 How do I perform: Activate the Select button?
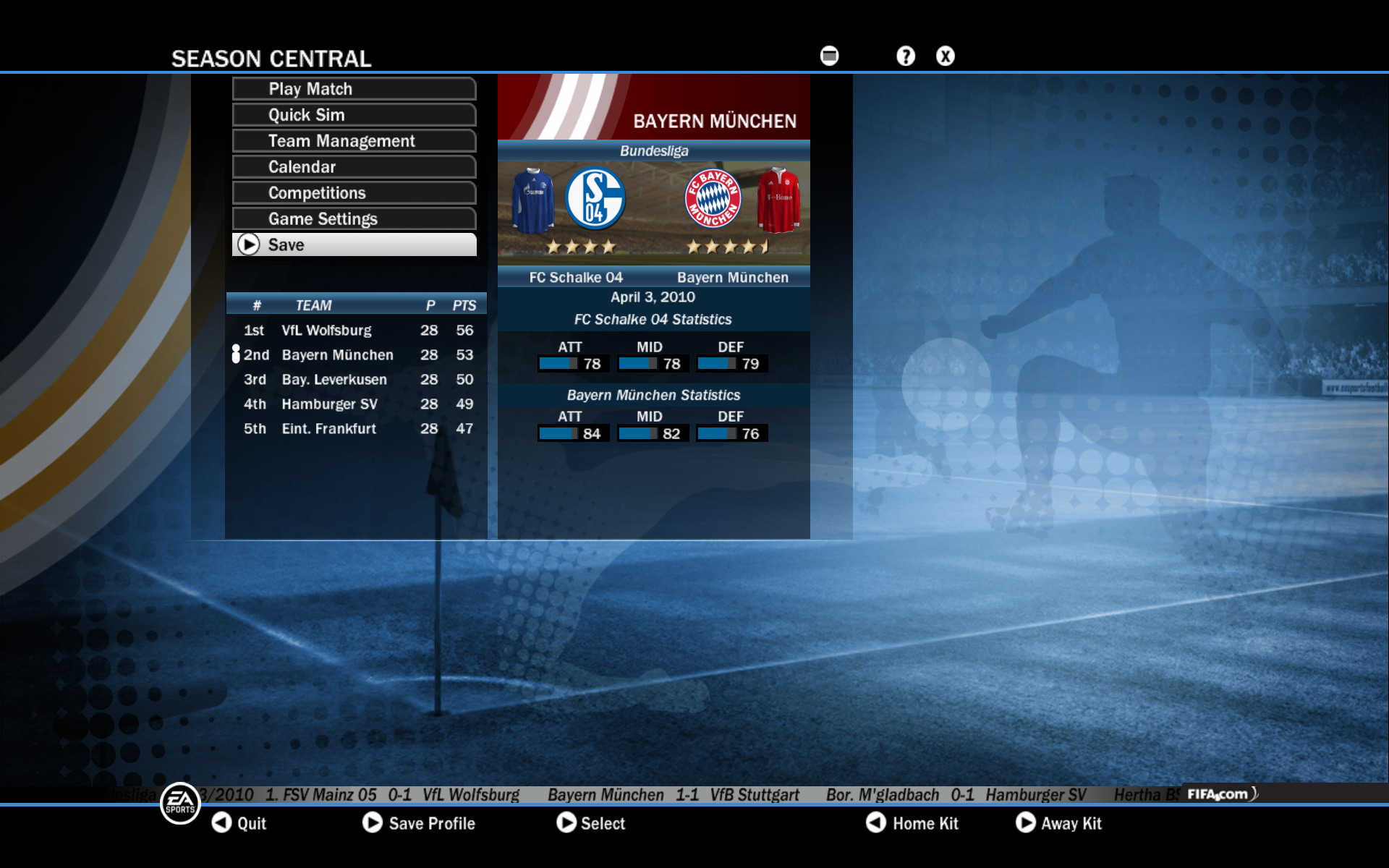tap(590, 823)
